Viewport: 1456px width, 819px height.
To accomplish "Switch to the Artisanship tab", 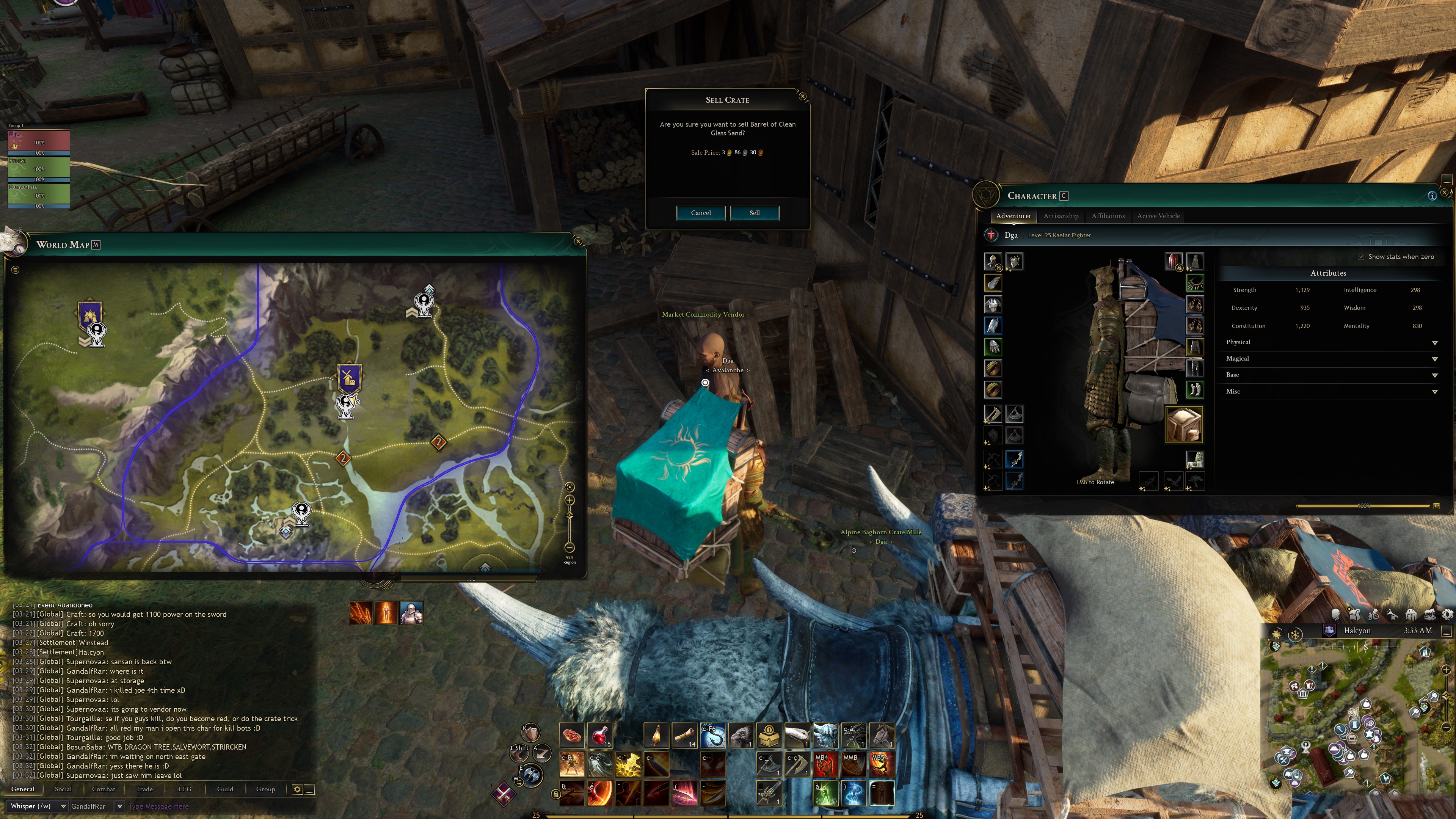I will coord(1061,216).
